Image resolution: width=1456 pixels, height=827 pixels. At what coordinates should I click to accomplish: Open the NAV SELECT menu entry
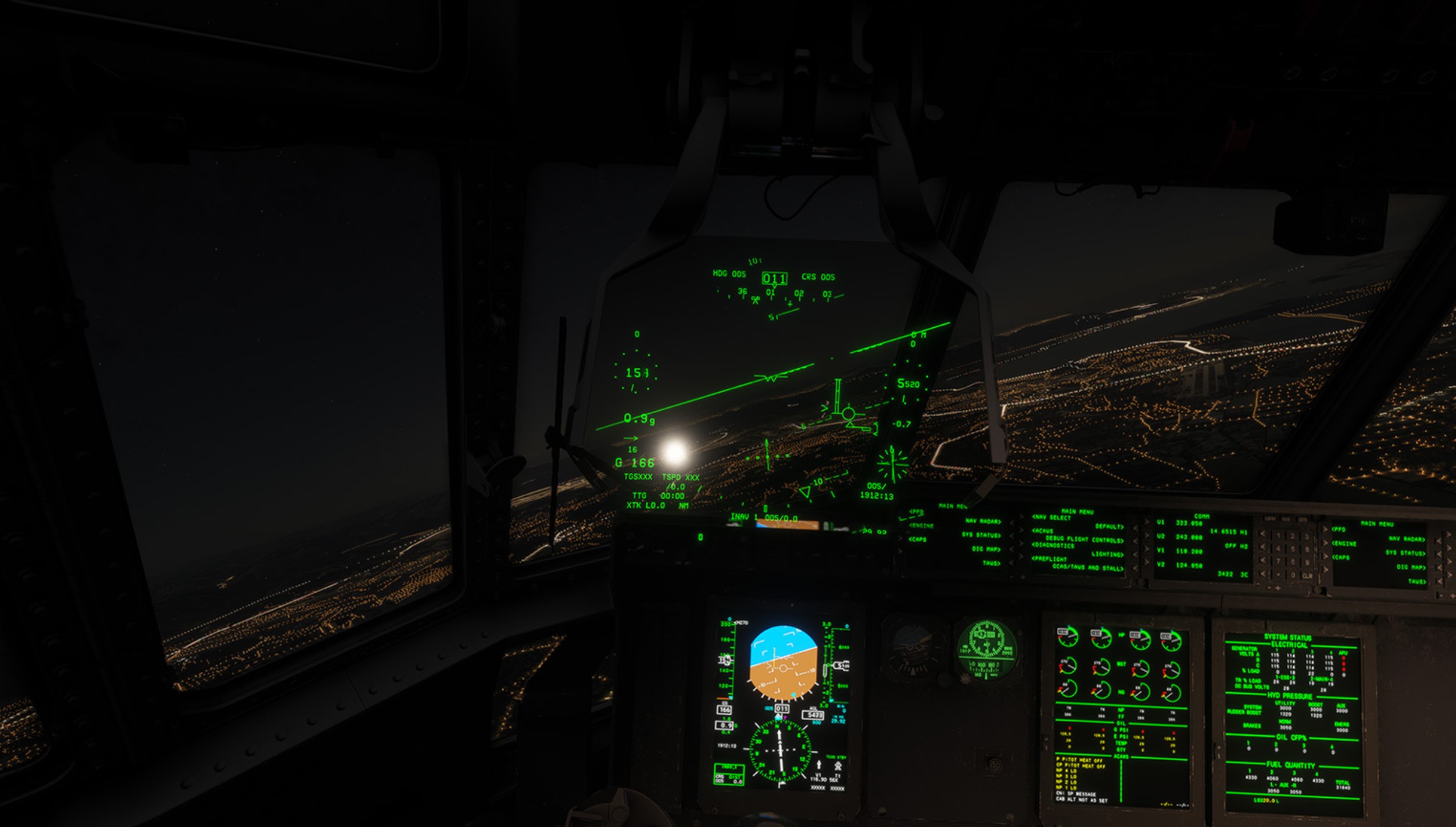pyautogui.click(x=1051, y=517)
